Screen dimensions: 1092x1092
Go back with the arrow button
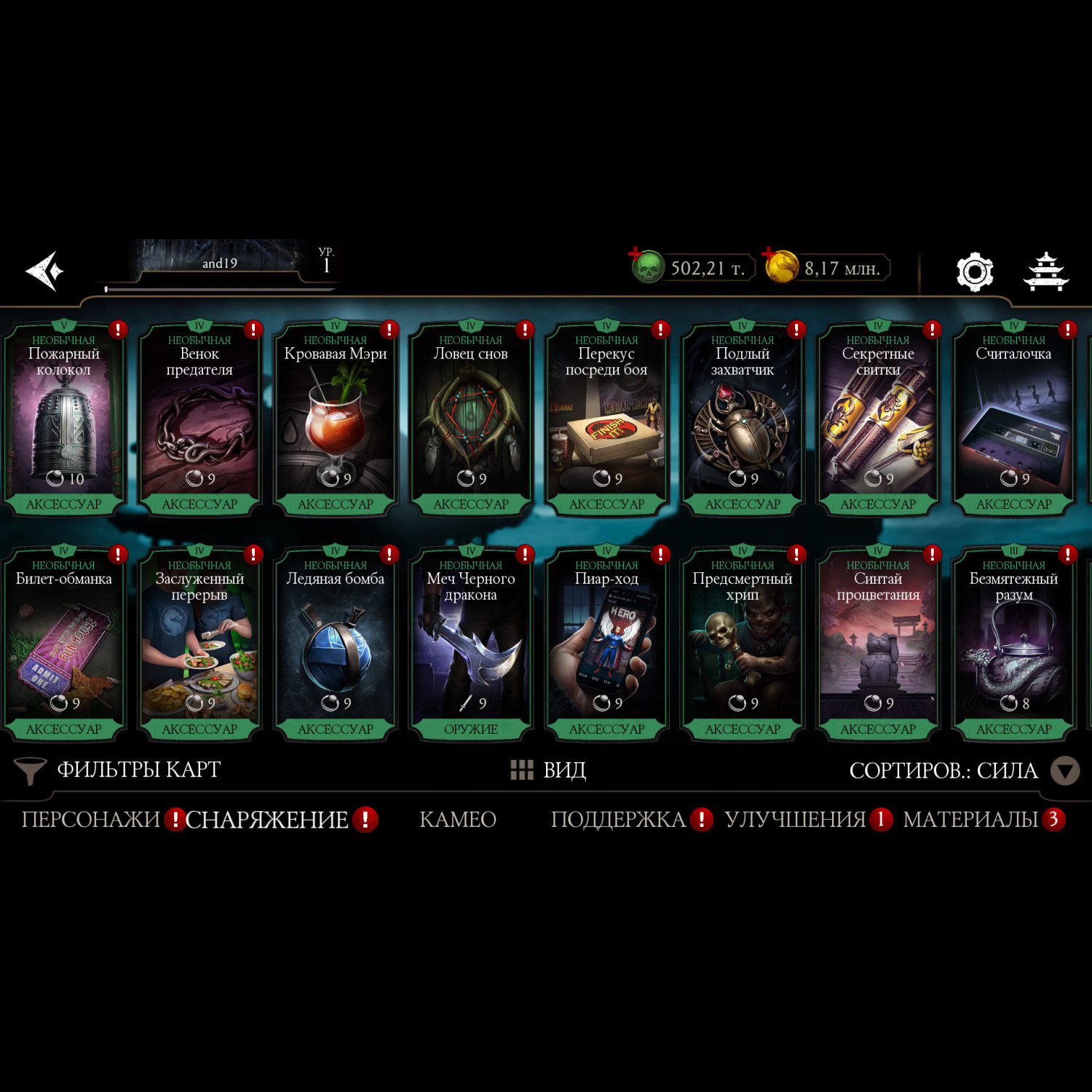[x=45, y=271]
